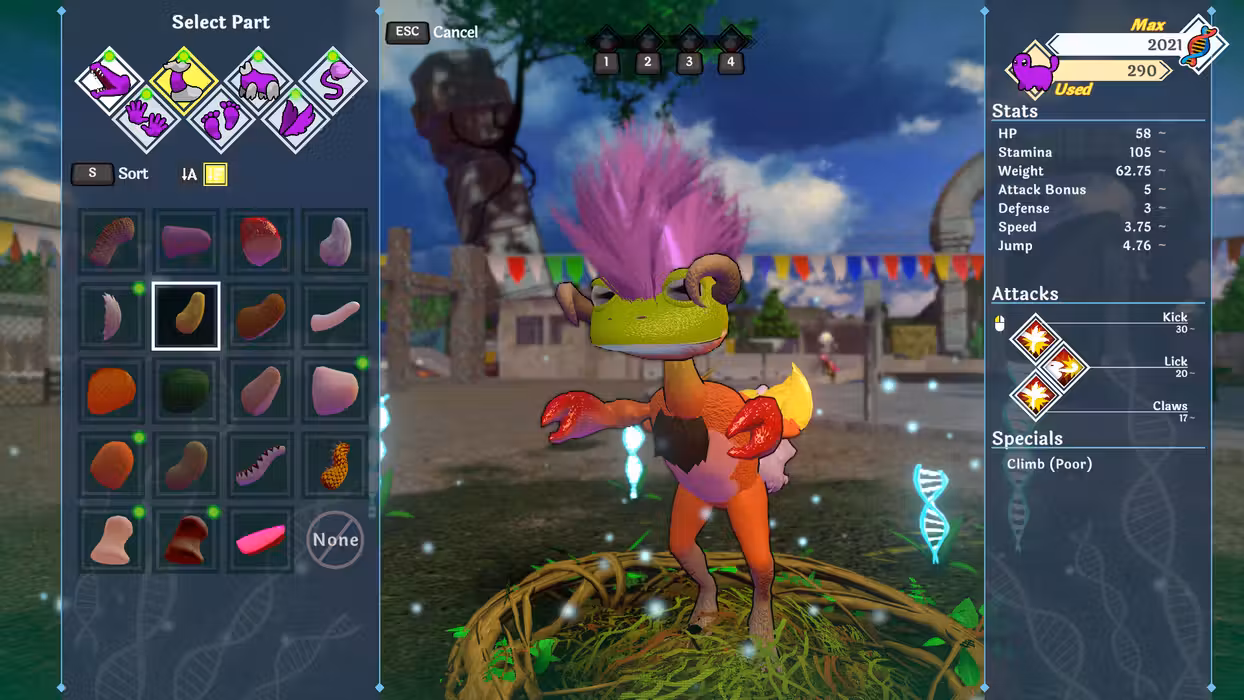The width and height of the screenshot is (1244, 700).
Task: Switch to the hands part category
Action: [x=147, y=118]
